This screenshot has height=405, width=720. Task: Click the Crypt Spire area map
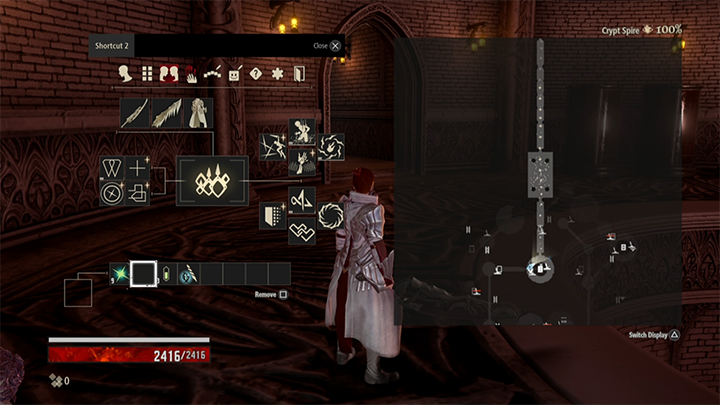pos(538,180)
